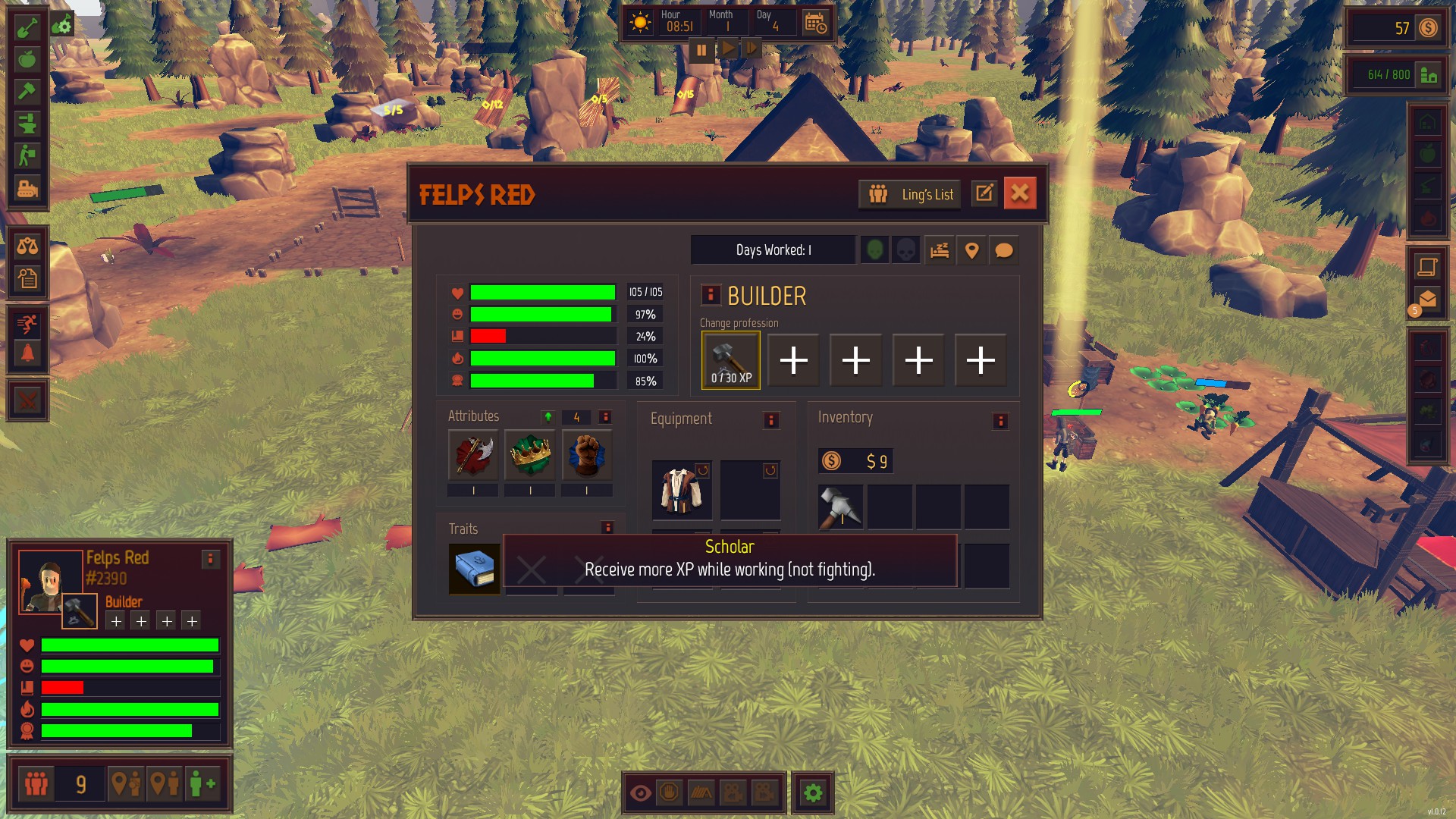Open the shovel dig tool menu
This screenshot has height=819, width=1456.
[27, 27]
